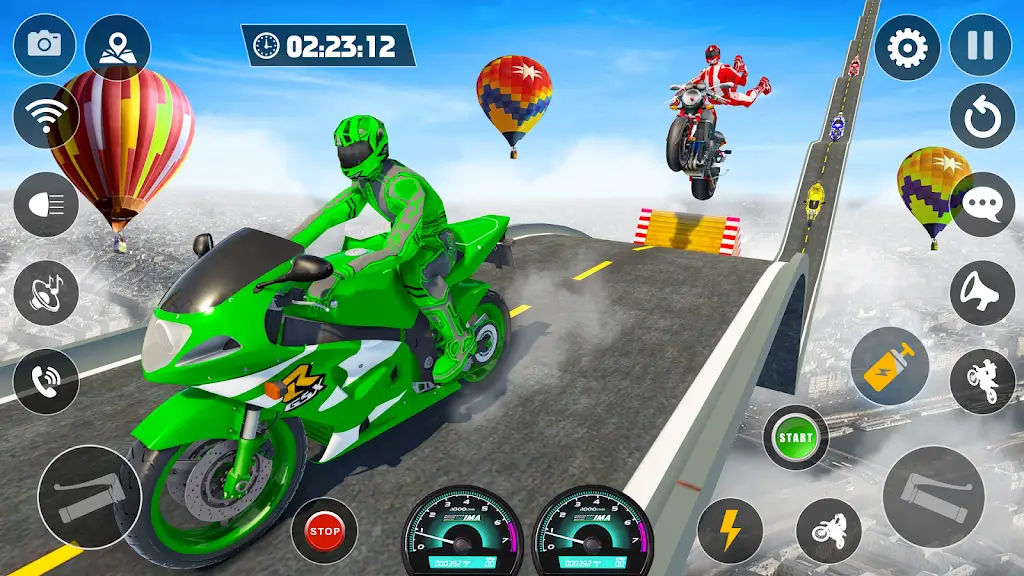Viewport: 1024px width, 576px height.
Task: Open the chat speech bubble
Action: click(982, 205)
